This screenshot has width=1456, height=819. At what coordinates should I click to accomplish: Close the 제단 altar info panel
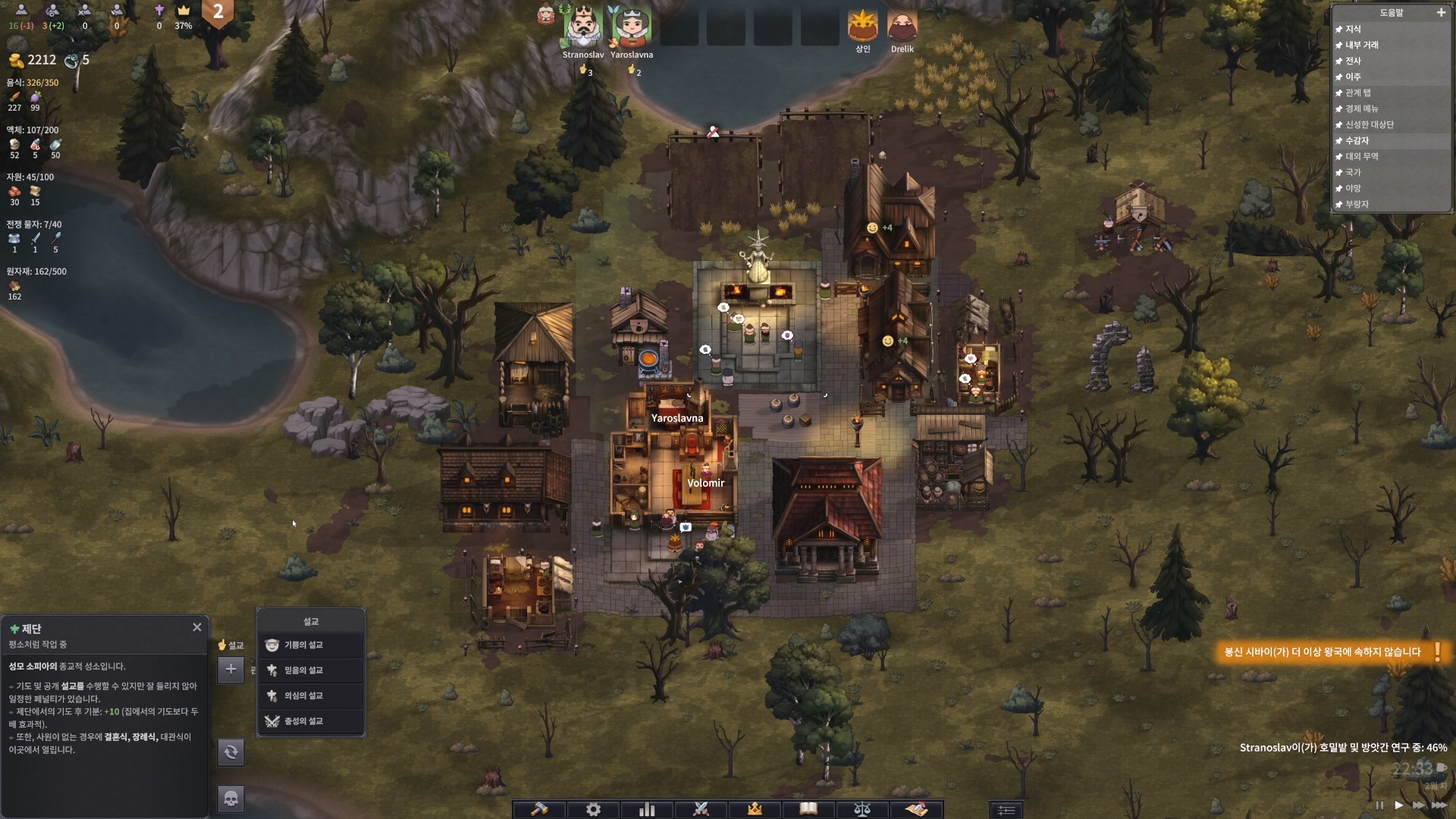point(197,627)
